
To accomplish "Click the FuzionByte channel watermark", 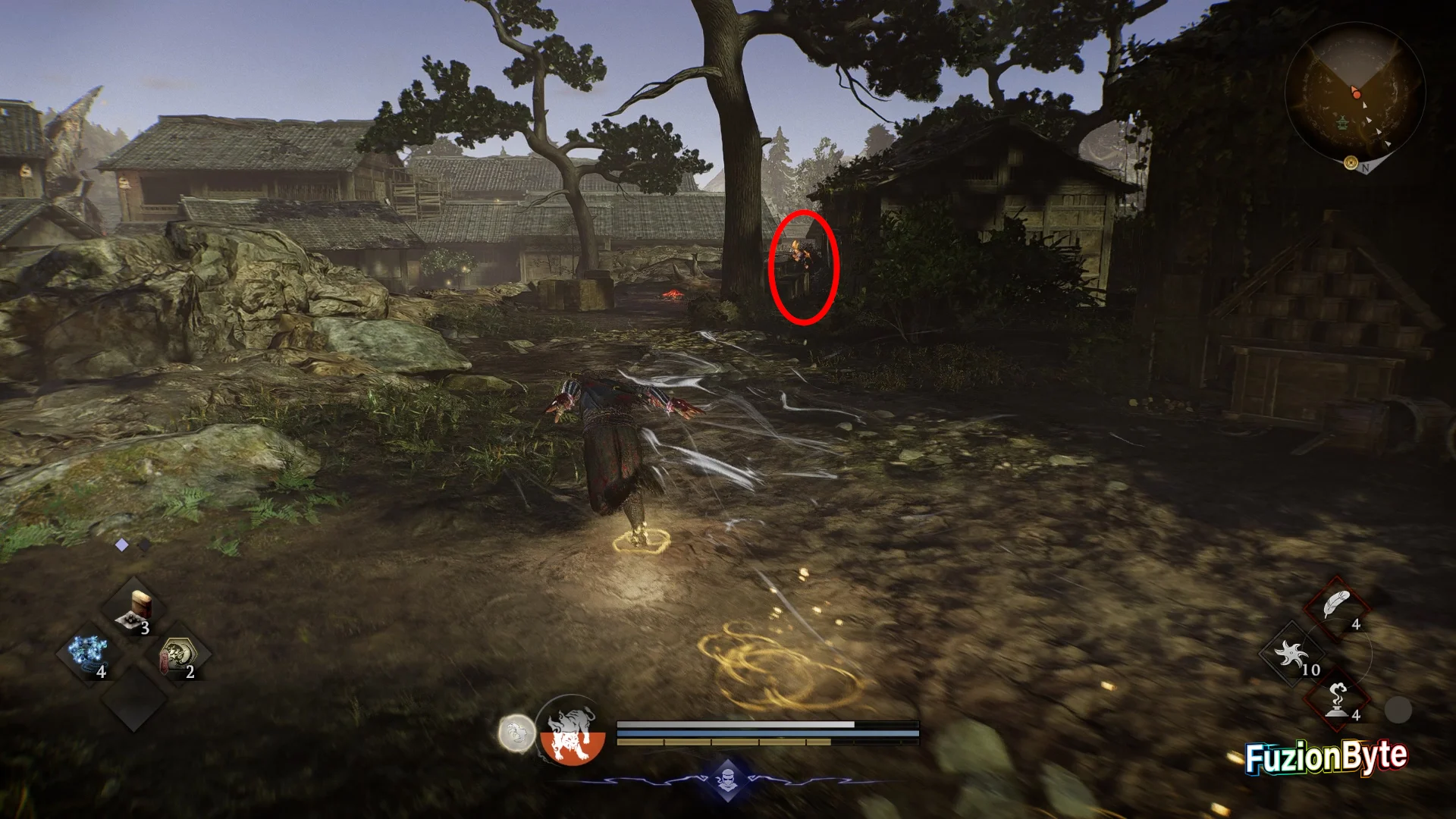I will (1326, 758).
